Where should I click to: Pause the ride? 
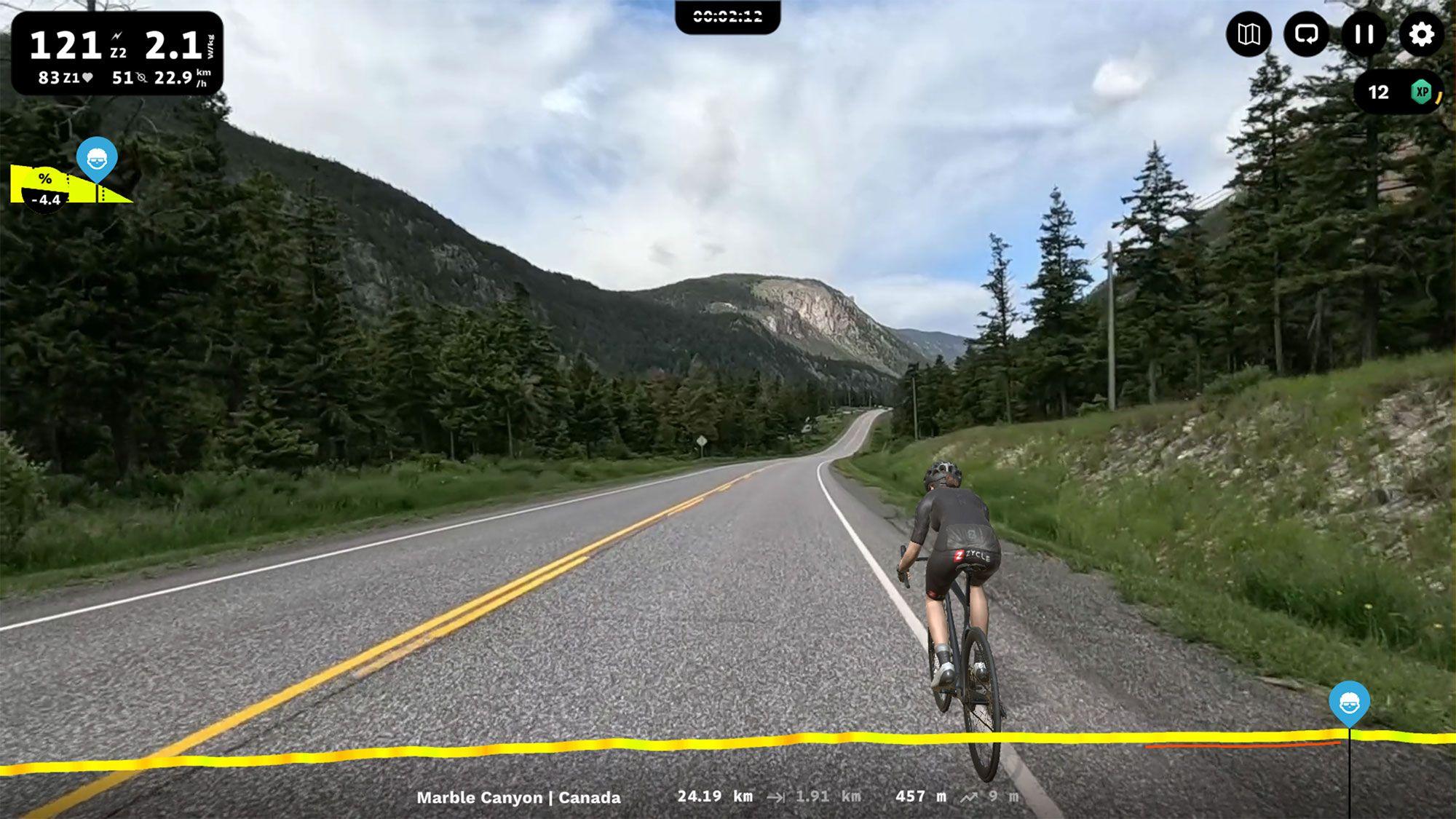tap(1364, 34)
